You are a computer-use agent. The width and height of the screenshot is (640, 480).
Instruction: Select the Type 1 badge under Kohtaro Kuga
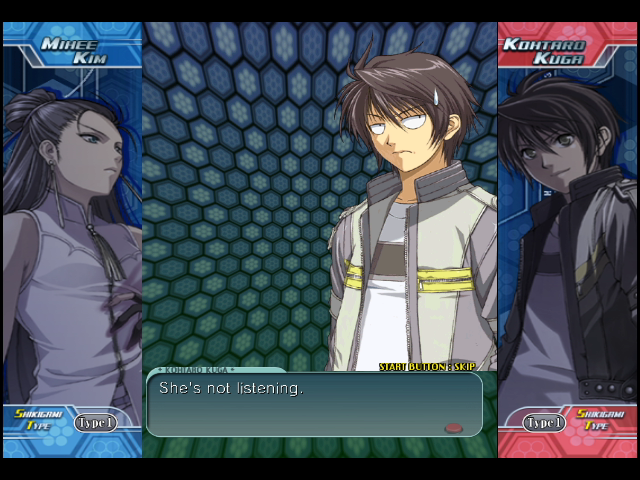(x=544, y=423)
